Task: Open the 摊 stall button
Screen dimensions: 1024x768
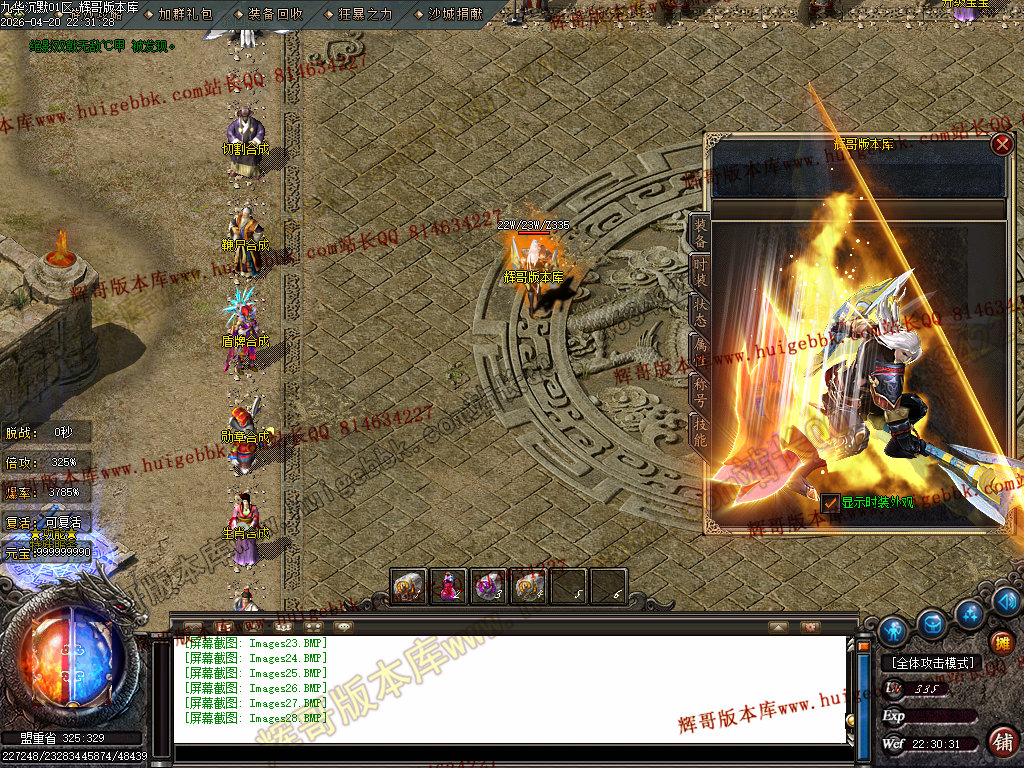Action: point(1001,642)
